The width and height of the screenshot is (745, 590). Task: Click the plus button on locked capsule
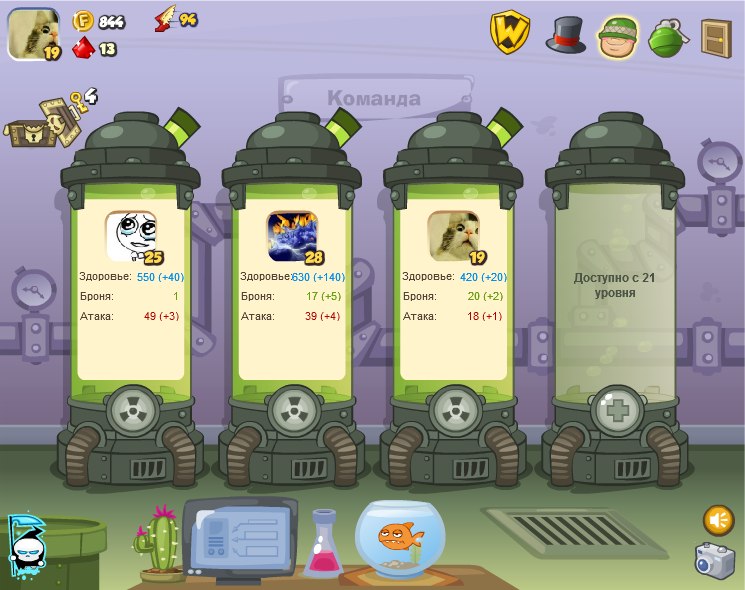tap(615, 409)
